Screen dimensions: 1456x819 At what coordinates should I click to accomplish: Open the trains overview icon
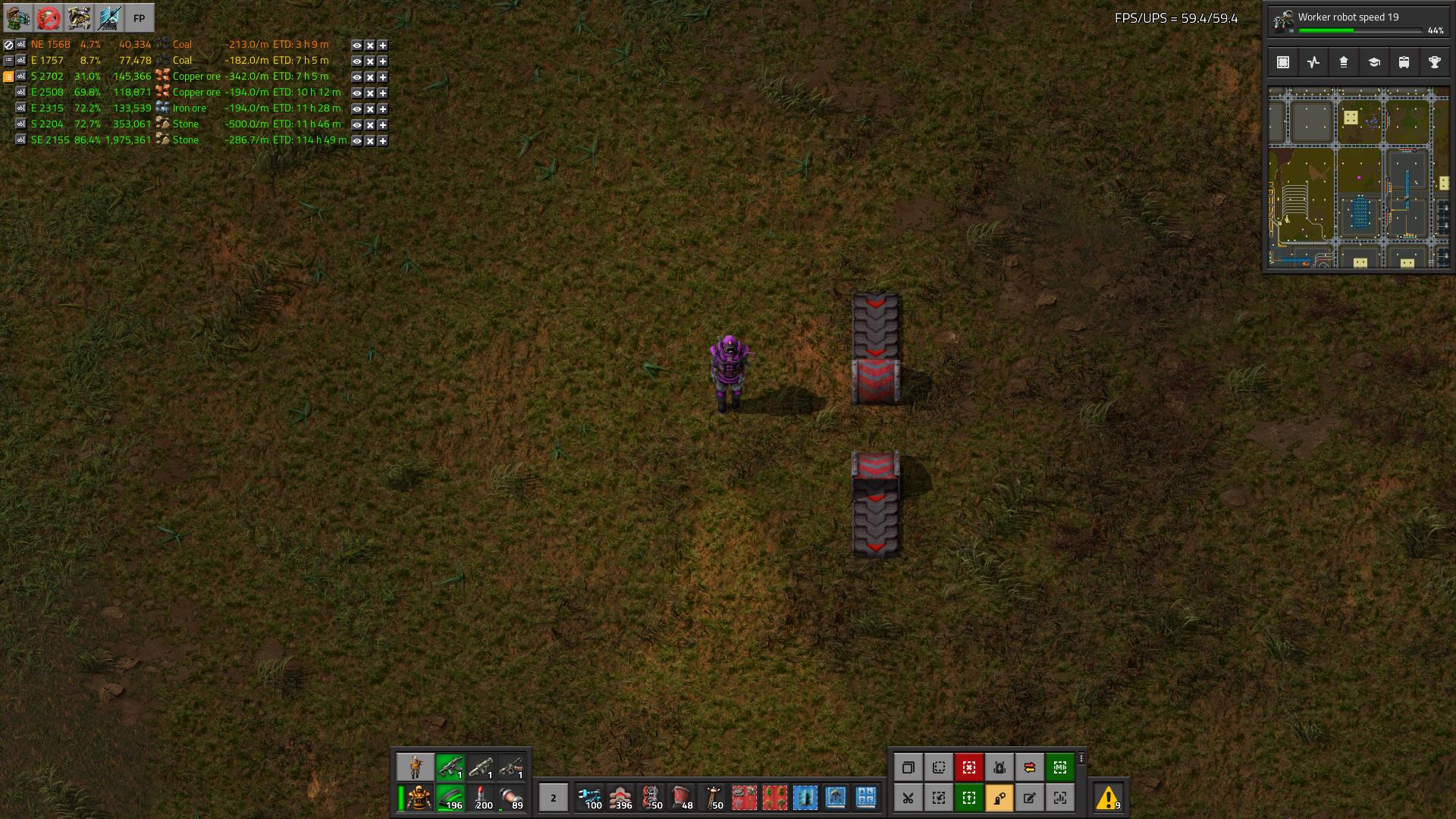[x=1404, y=62]
